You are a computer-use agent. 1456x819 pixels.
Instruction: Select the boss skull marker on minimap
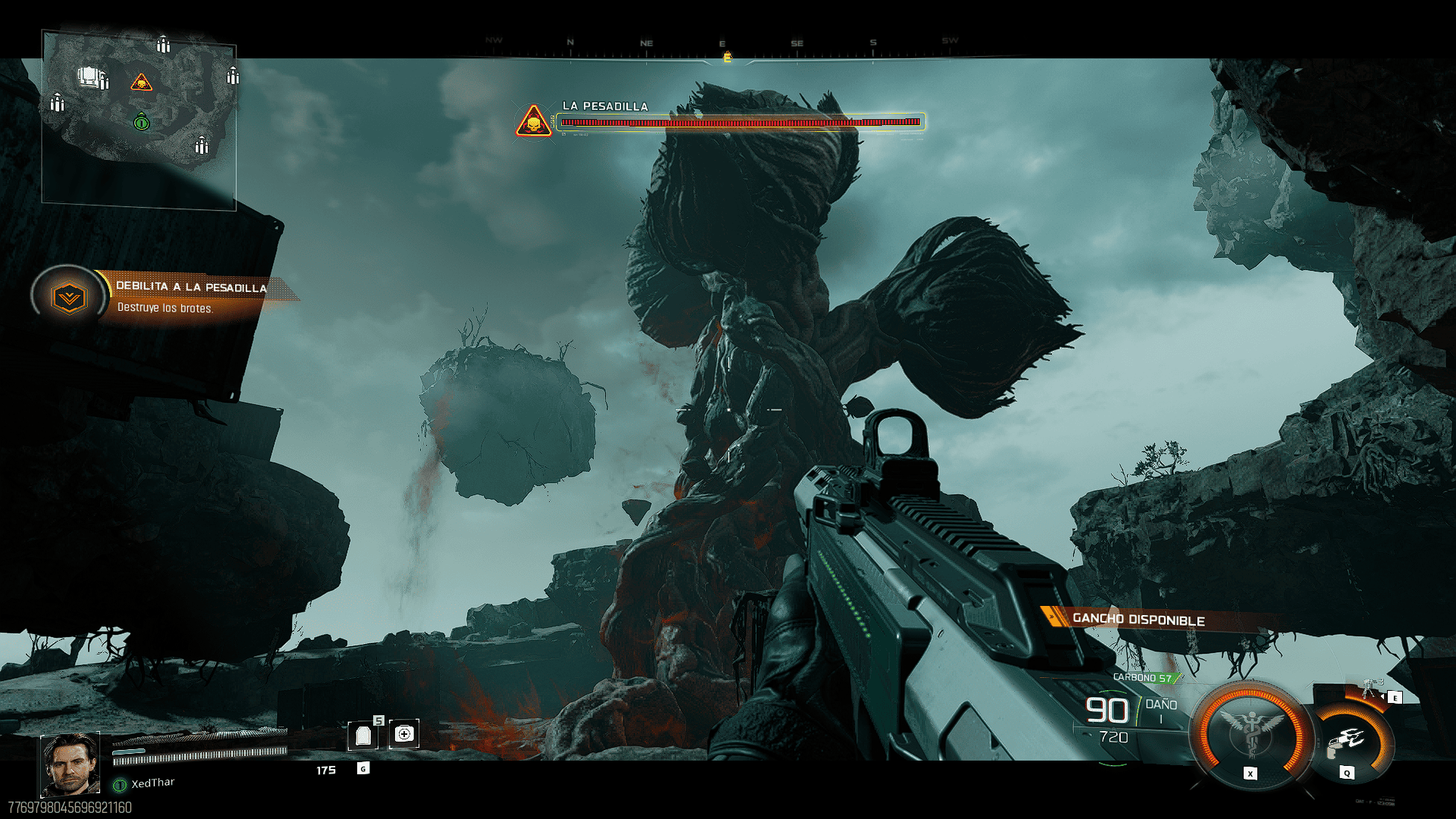[x=141, y=83]
